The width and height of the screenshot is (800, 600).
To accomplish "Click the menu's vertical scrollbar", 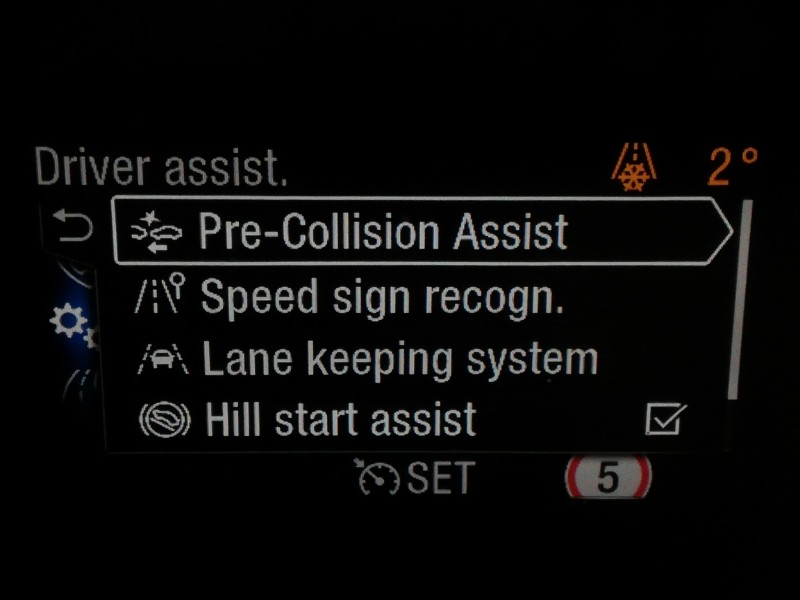I will 739,300.
